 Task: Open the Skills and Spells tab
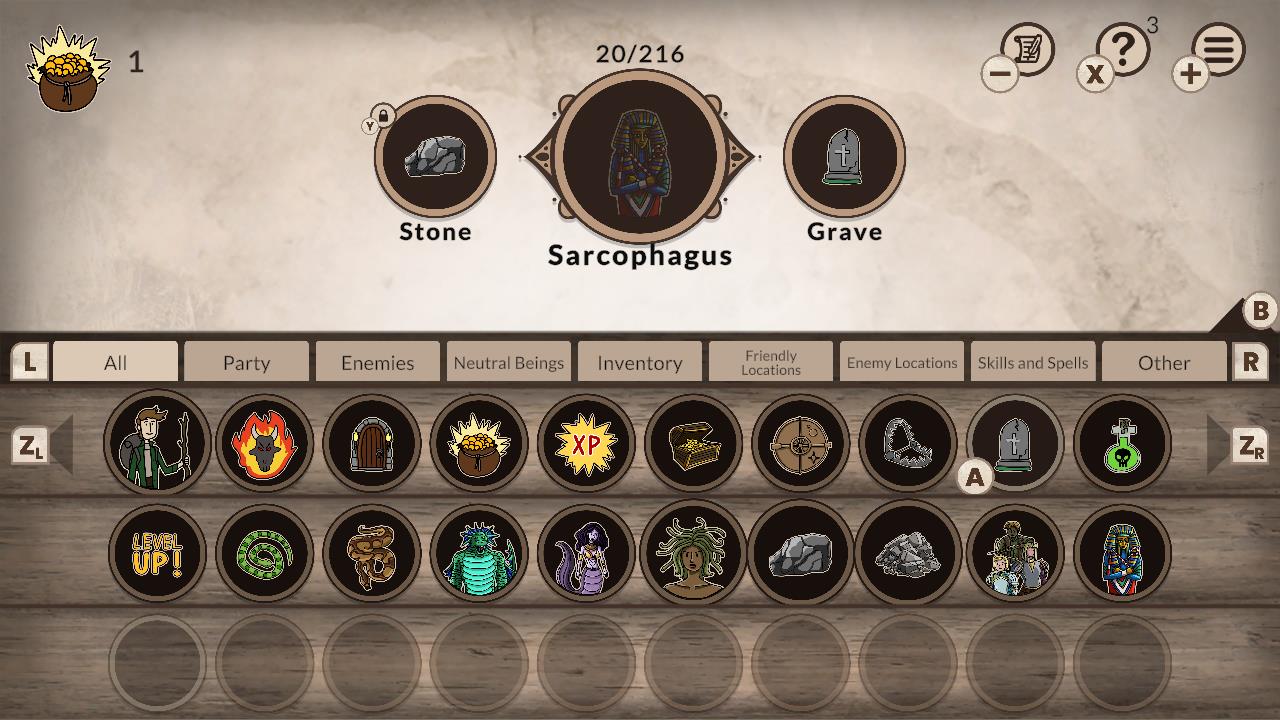[x=1033, y=362]
